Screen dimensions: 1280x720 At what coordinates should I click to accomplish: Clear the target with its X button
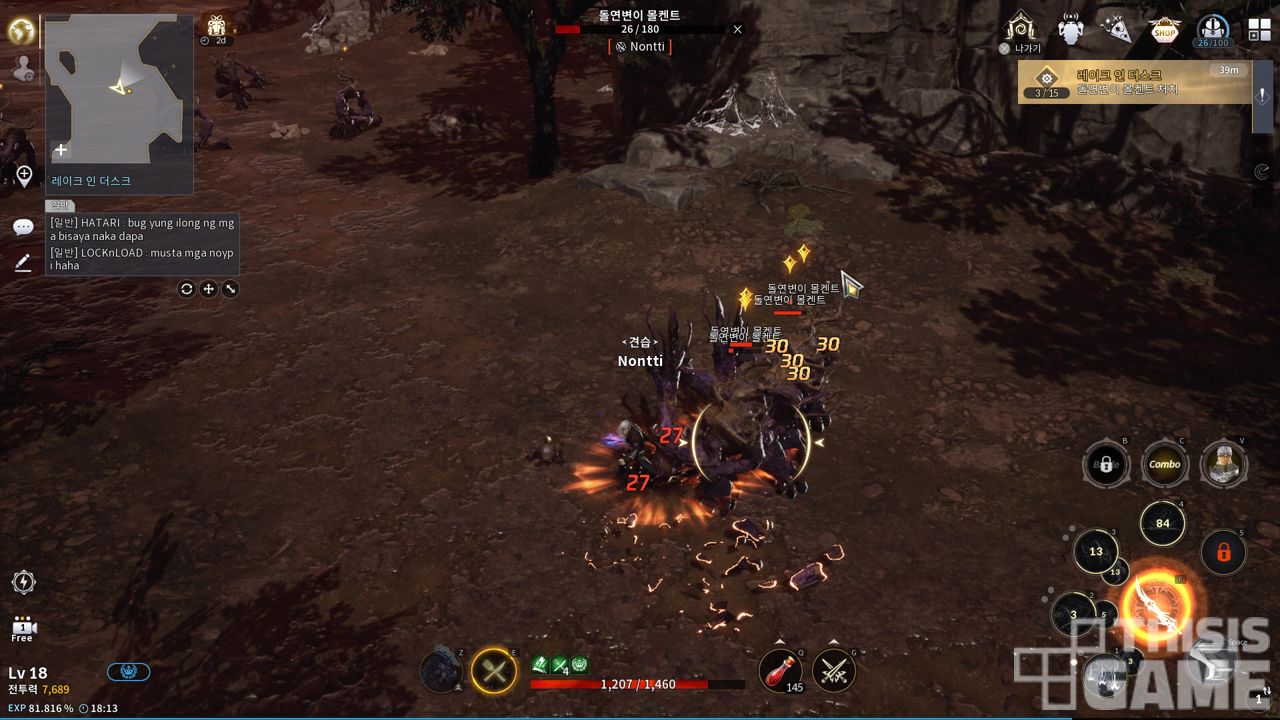pos(738,29)
